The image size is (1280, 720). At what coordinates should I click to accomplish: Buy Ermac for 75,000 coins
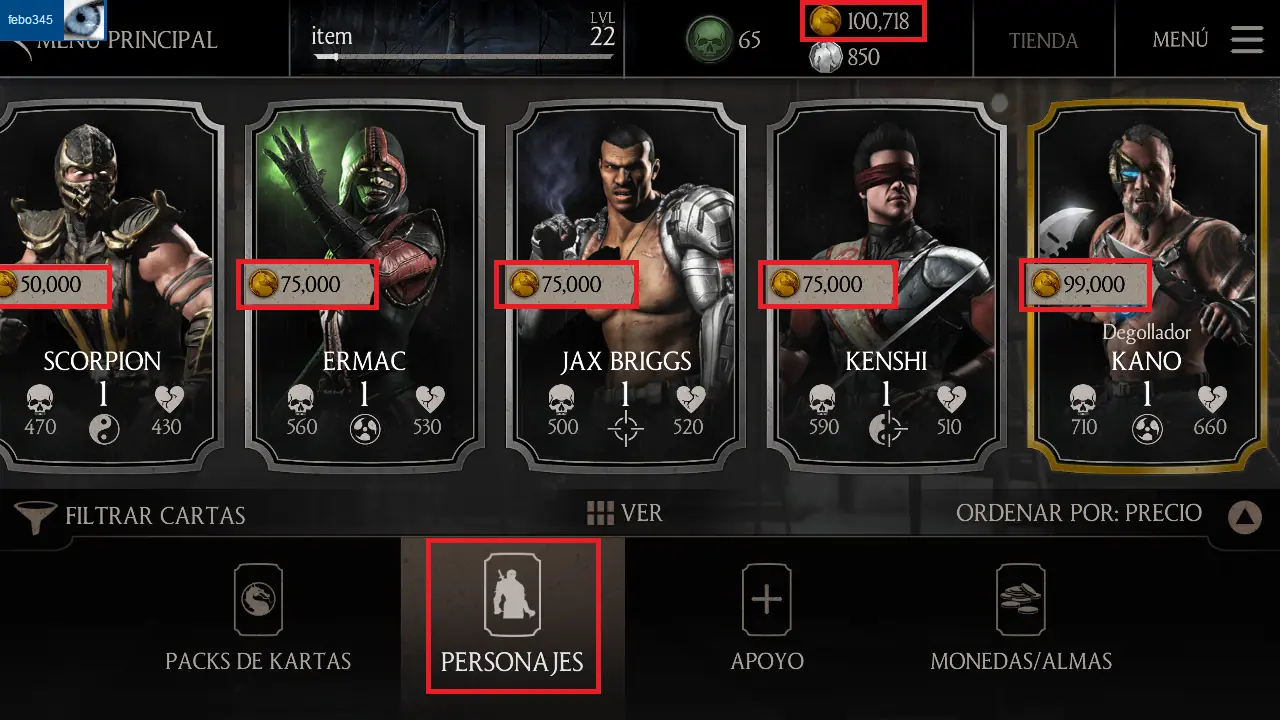[x=308, y=284]
